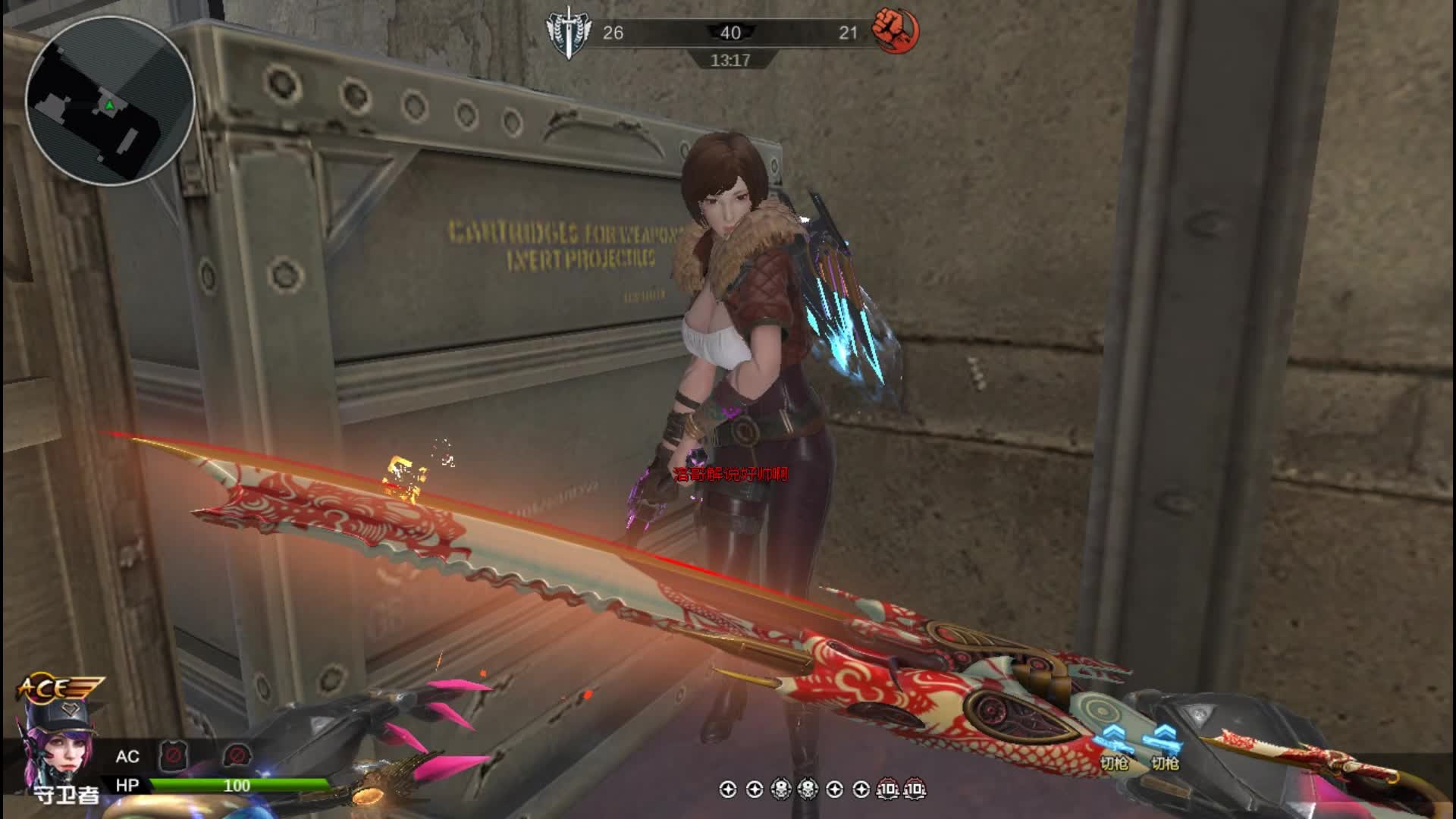Tap the red fist team emblem
The height and width of the screenshot is (819, 1456).
coord(895,32)
